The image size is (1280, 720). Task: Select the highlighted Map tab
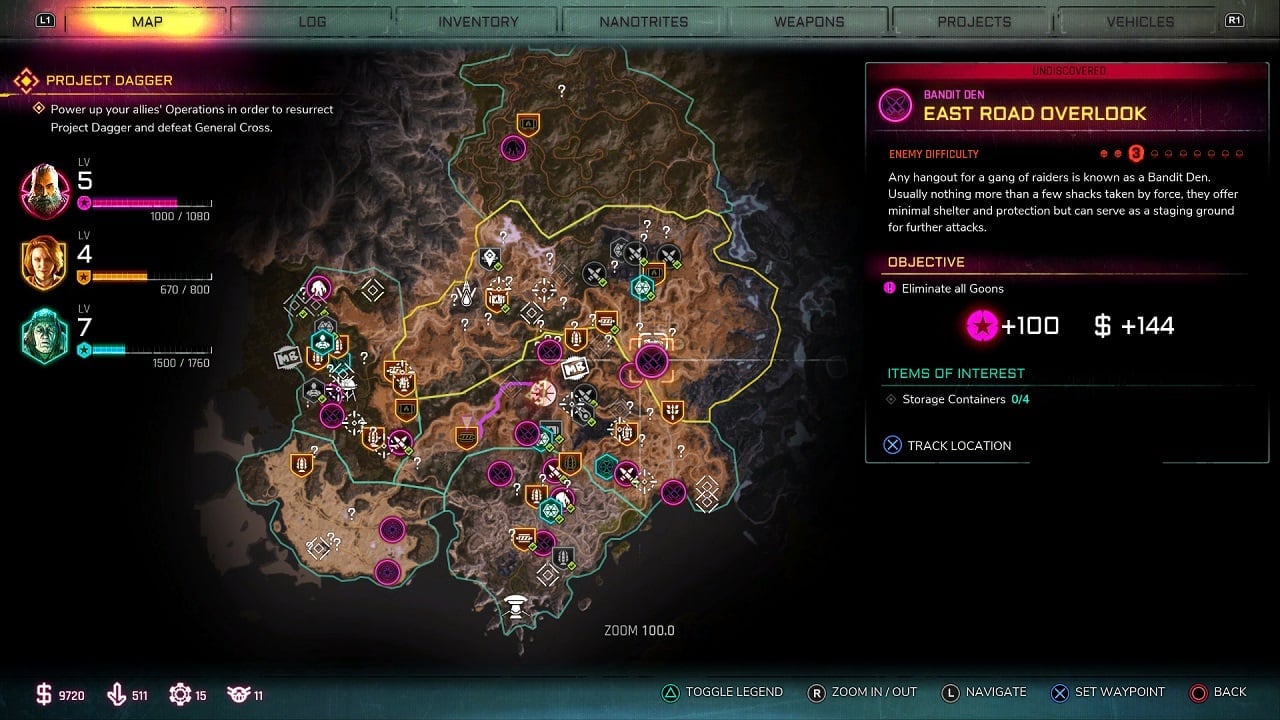147,21
